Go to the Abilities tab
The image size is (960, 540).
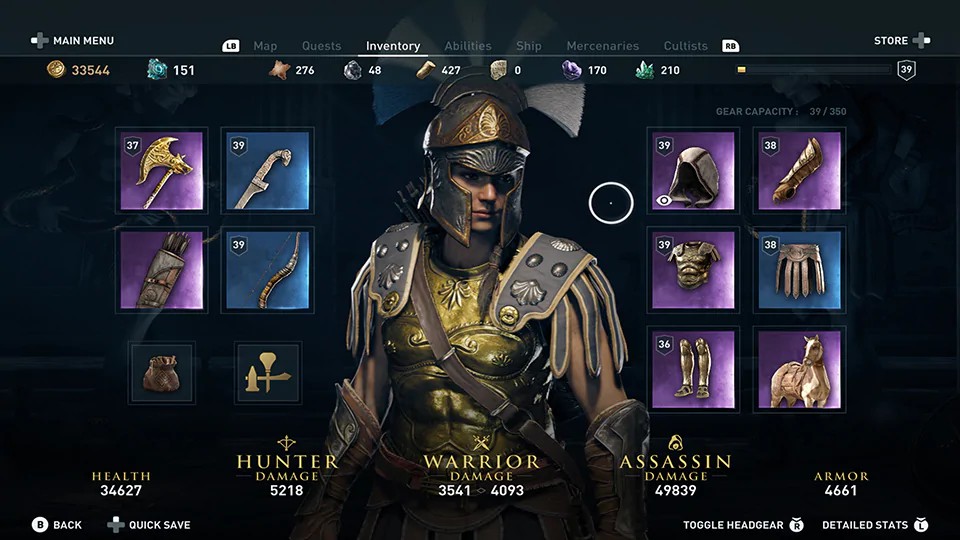[468, 46]
